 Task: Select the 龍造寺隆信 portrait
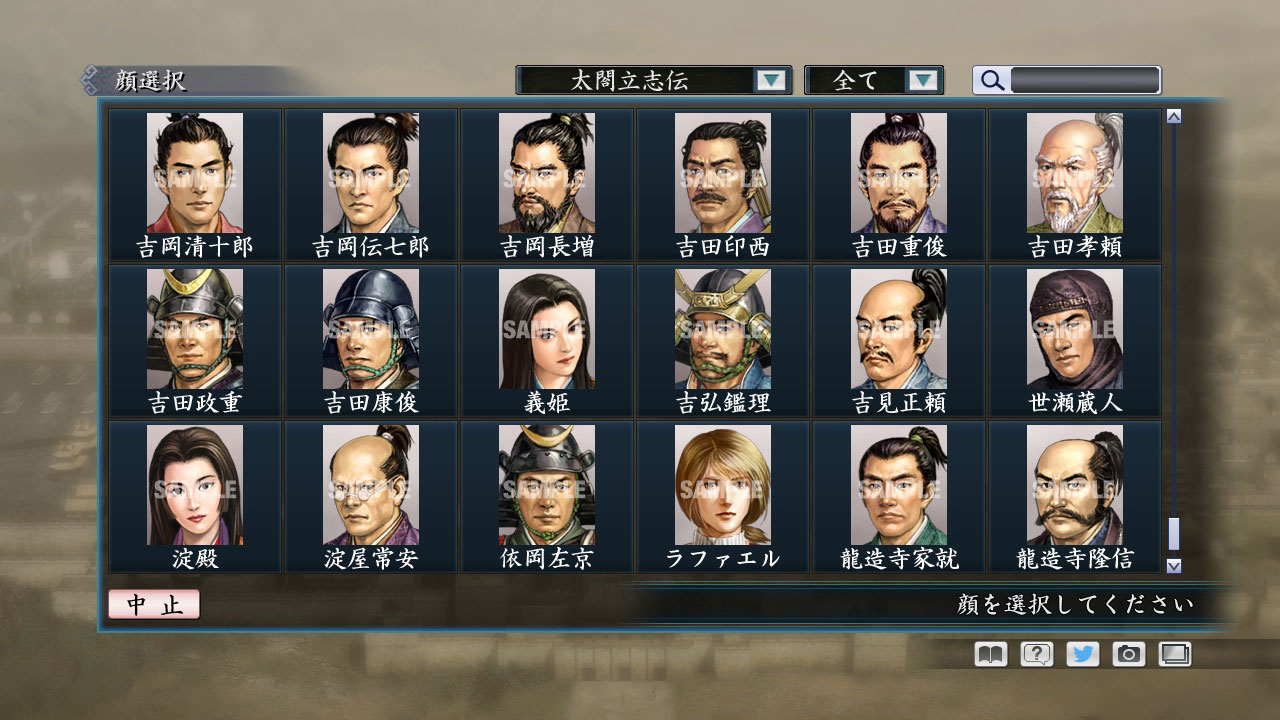(x=1075, y=485)
